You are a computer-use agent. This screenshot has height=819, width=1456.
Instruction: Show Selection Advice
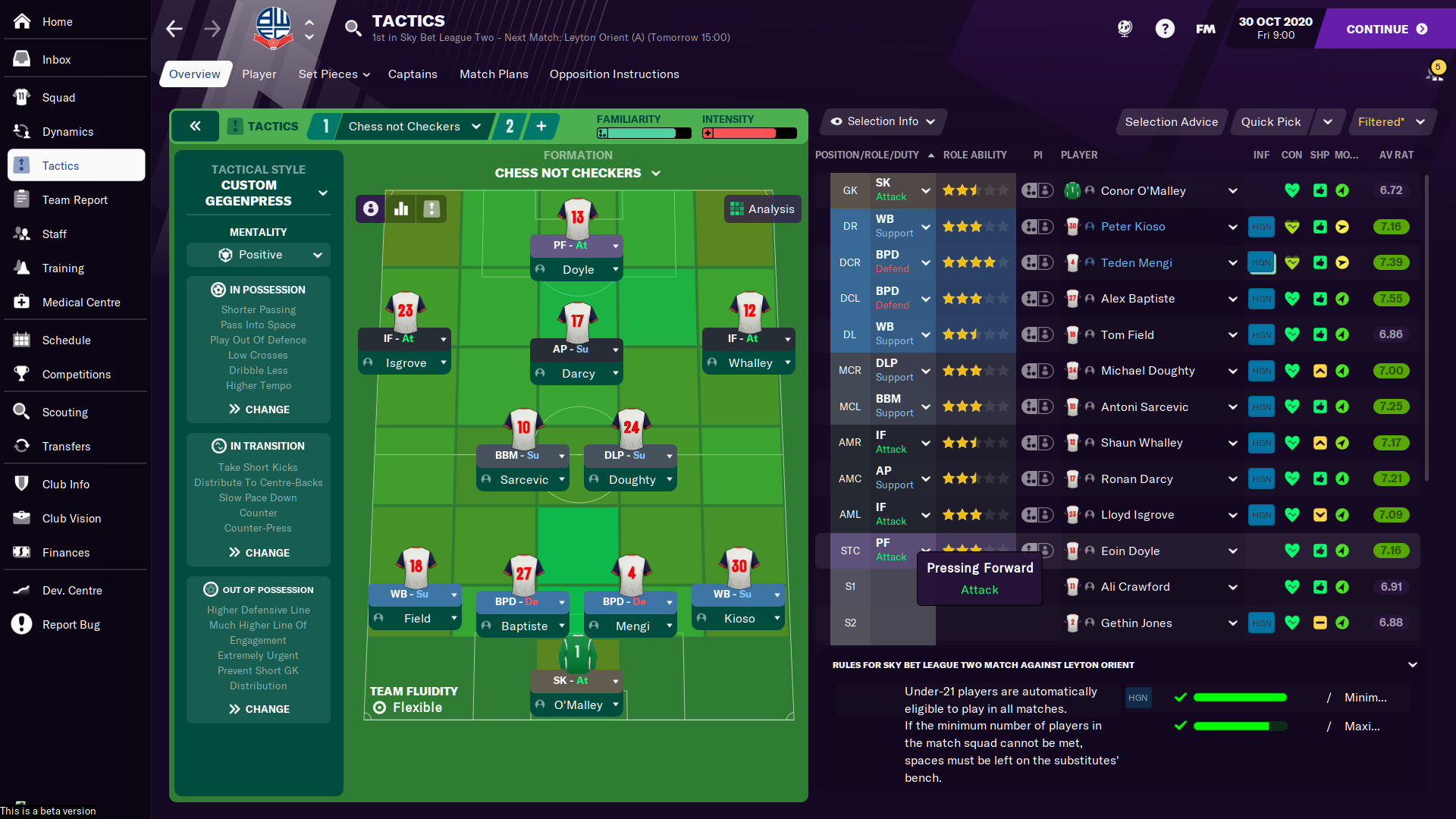point(1171,122)
